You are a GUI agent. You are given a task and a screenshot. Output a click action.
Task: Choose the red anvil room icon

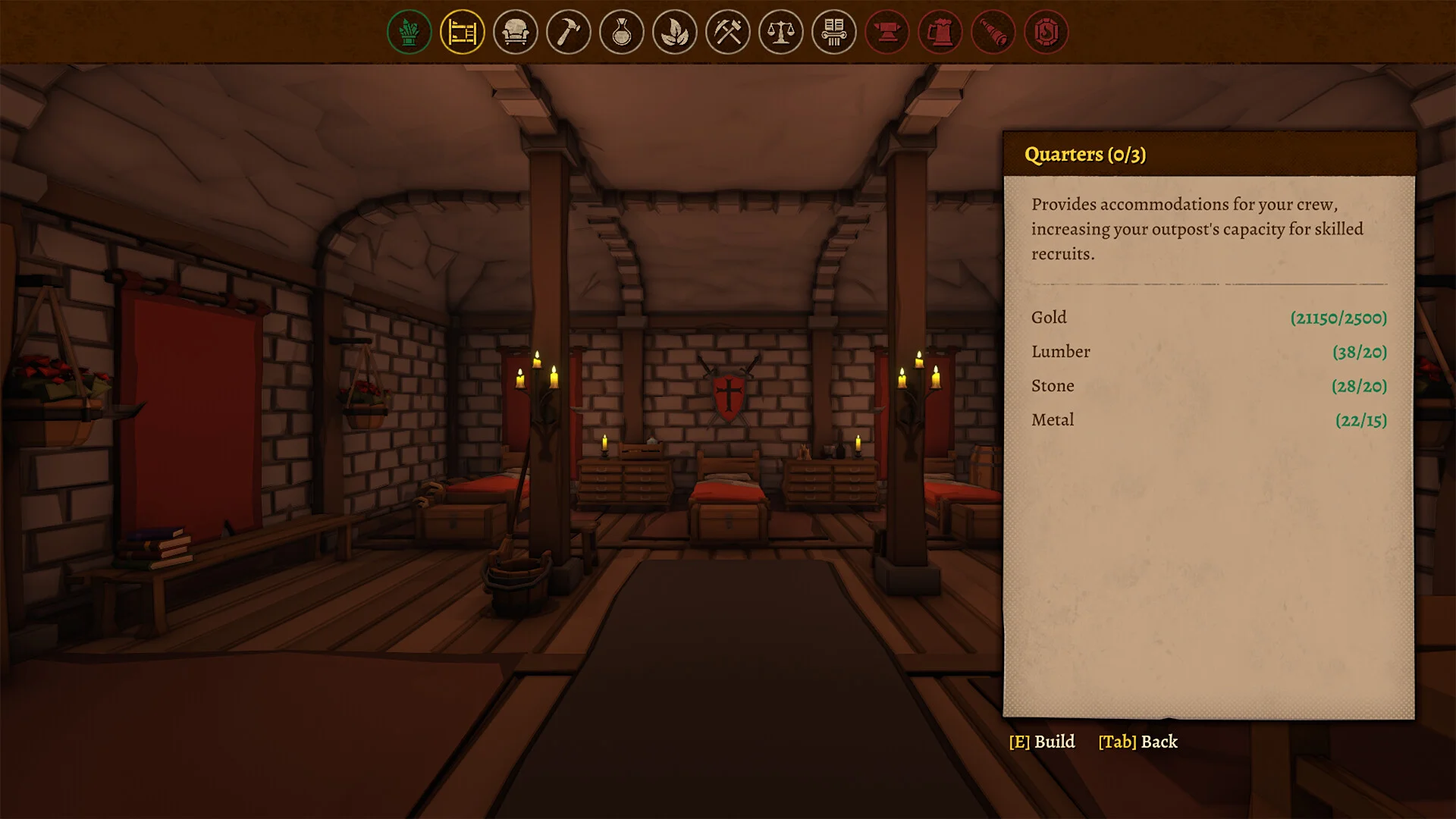point(887,32)
